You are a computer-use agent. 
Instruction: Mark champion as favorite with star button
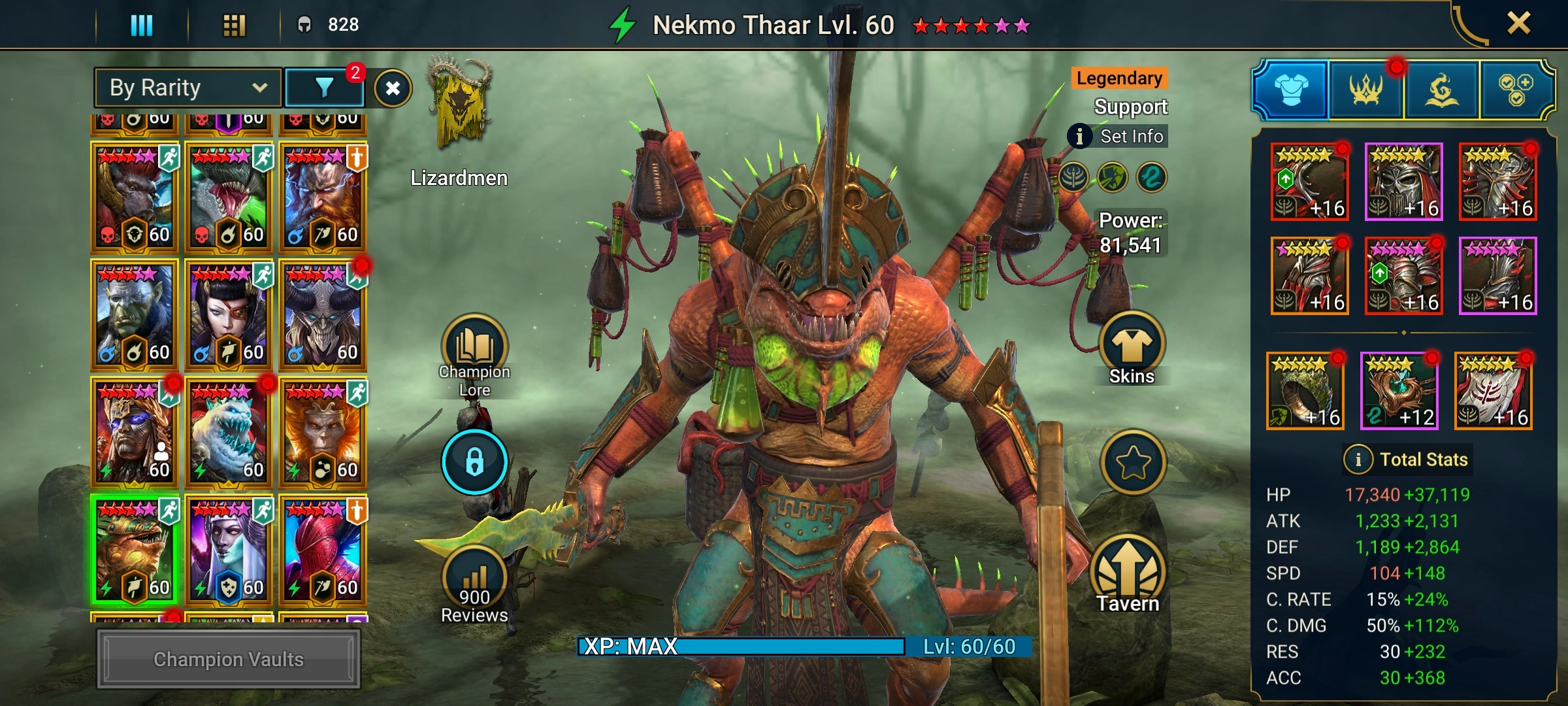point(1133,462)
